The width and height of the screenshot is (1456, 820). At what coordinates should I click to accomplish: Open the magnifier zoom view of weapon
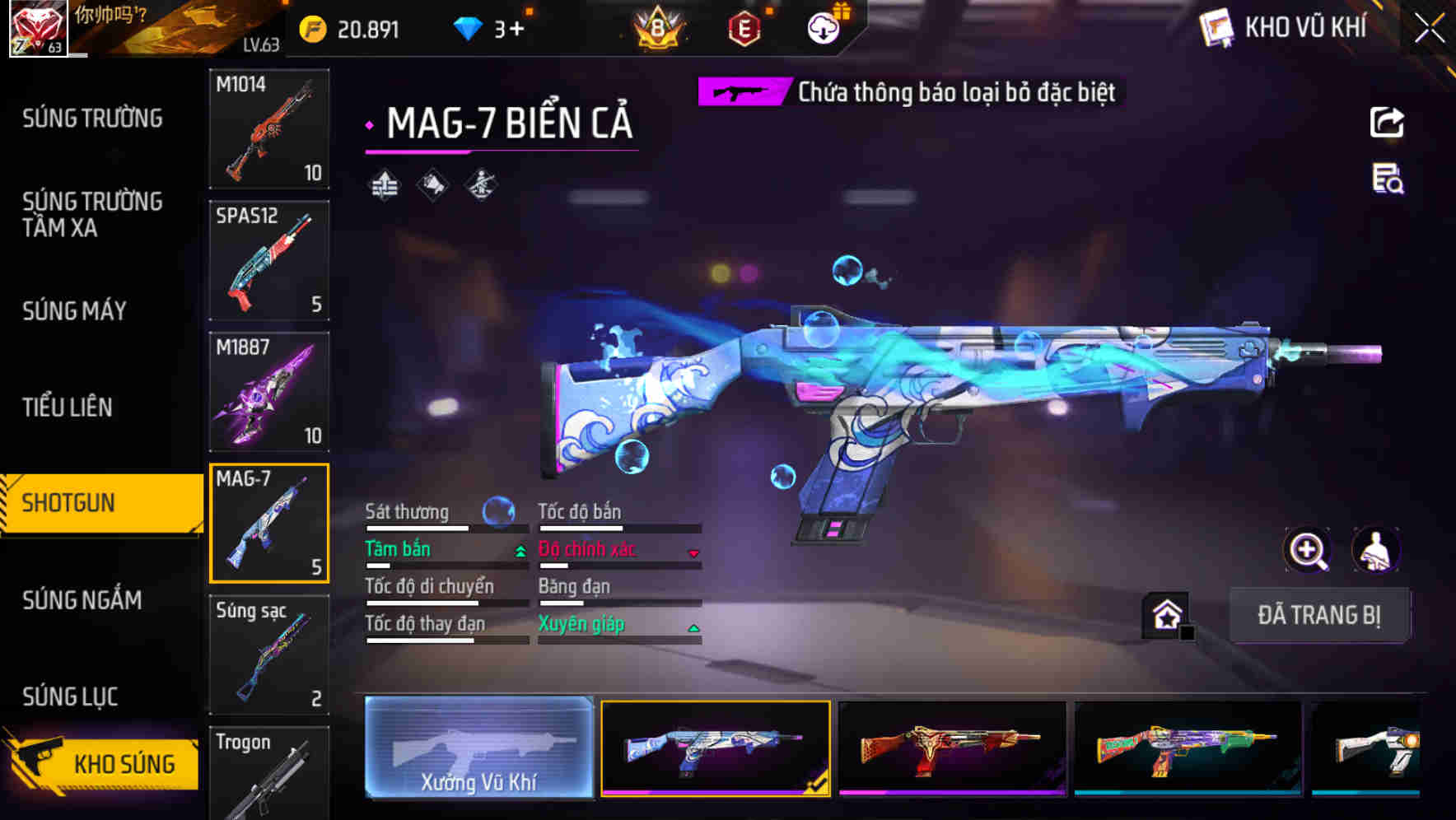[x=1308, y=550]
